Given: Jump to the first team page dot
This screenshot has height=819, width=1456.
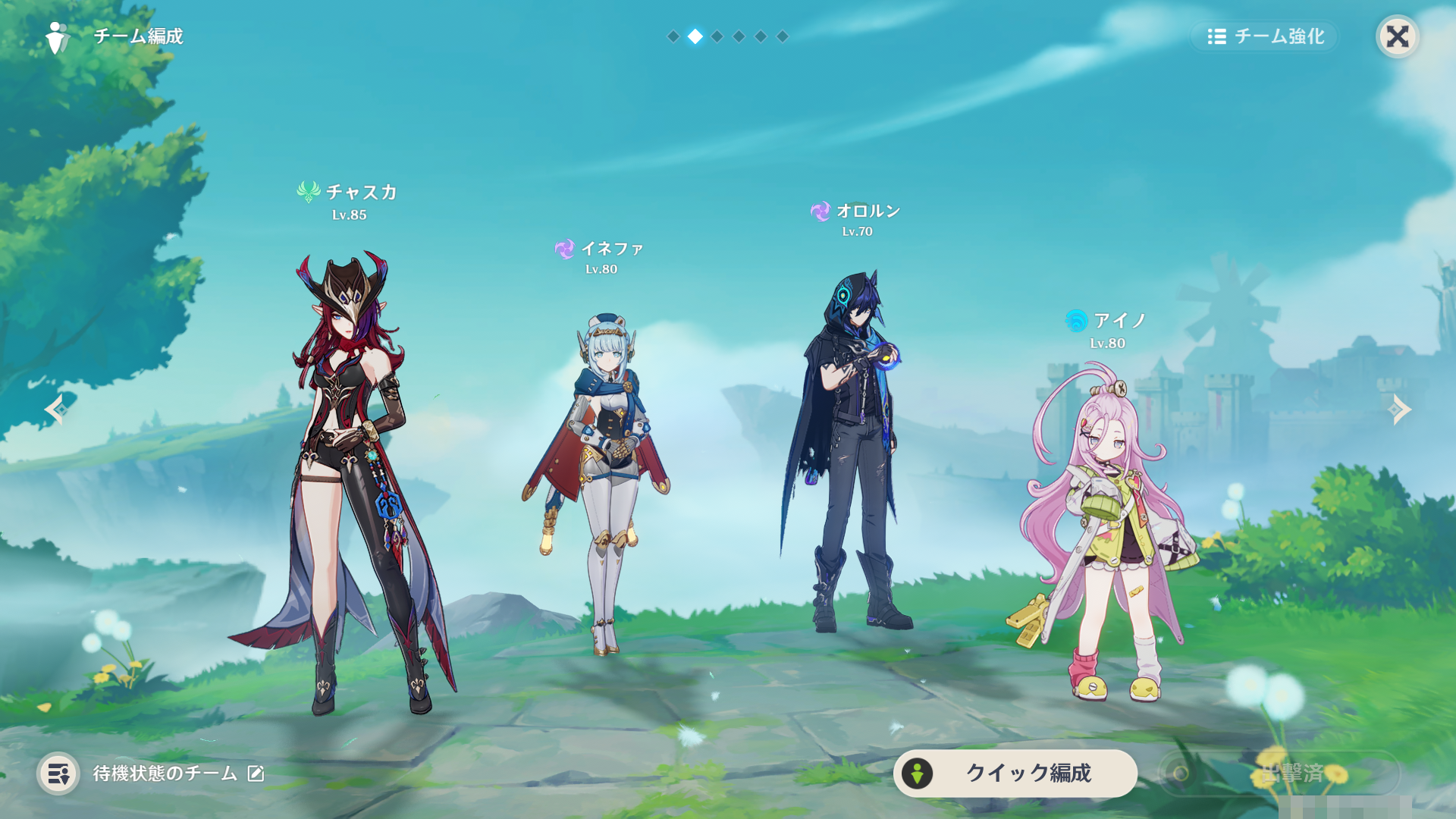Looking at the screenshot, I should tap(673, 36).
